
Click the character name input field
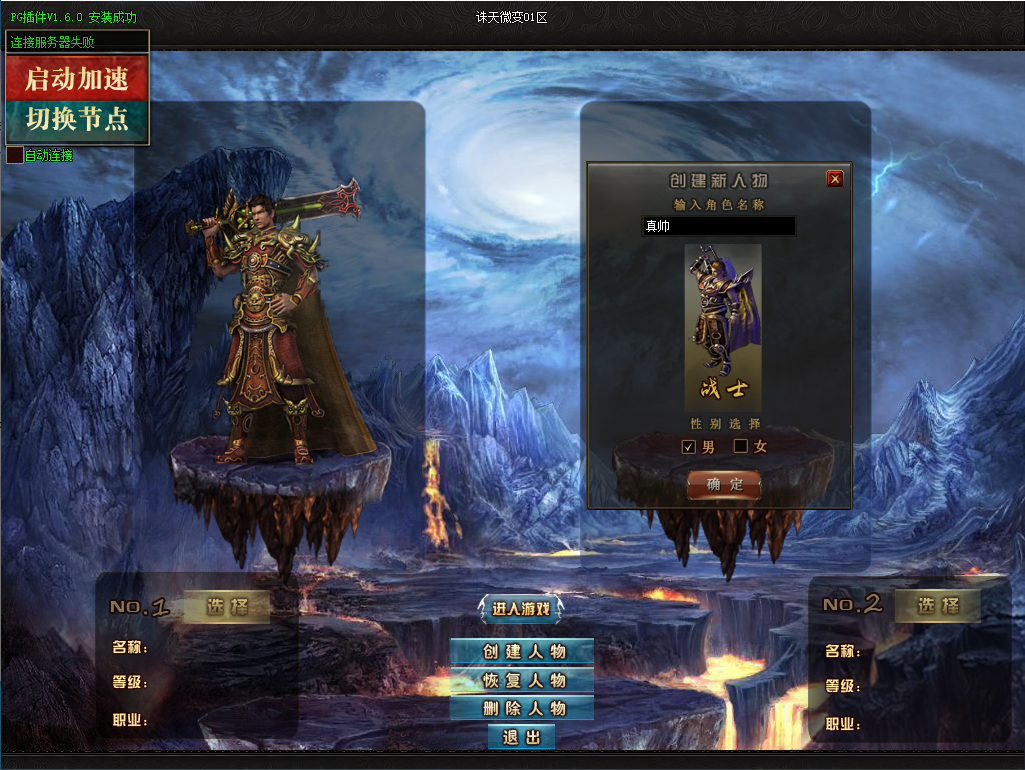point(718,227)
